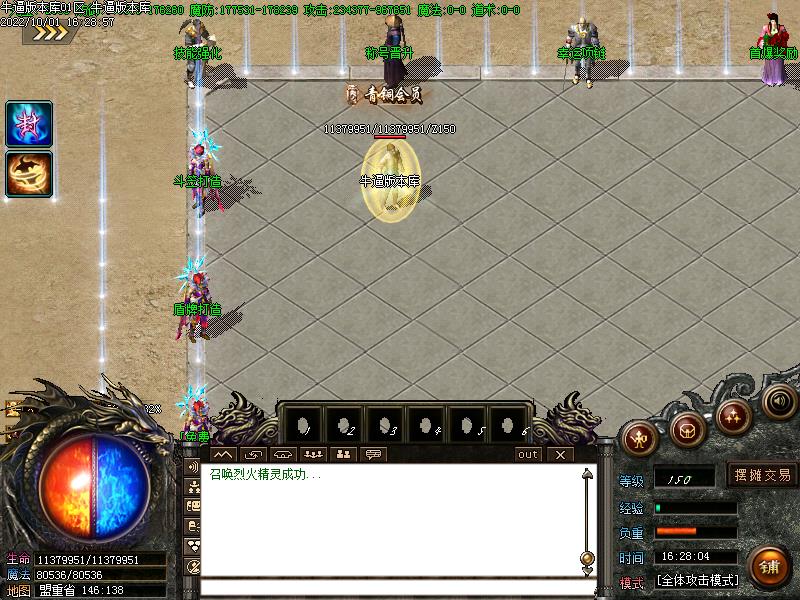Click the chat text input field
Image resolution: width=800 pixels, height=600 pixels.
398,587
